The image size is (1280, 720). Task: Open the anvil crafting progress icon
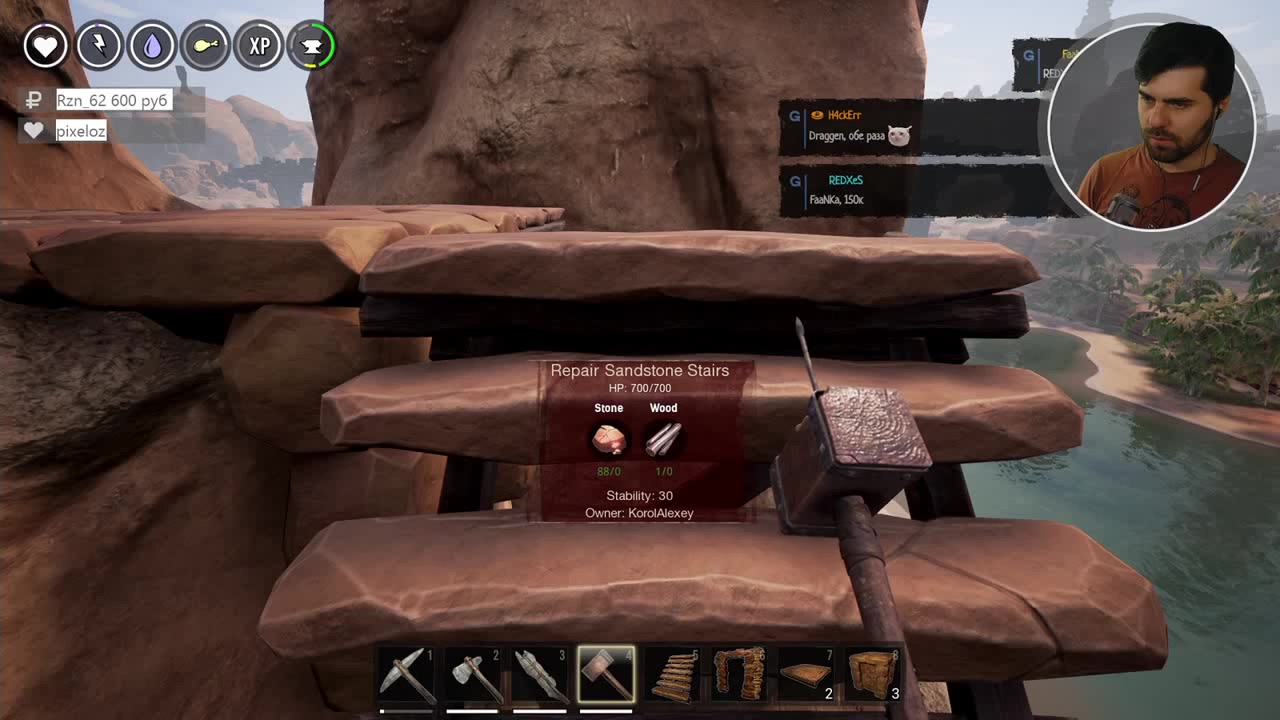312,46
